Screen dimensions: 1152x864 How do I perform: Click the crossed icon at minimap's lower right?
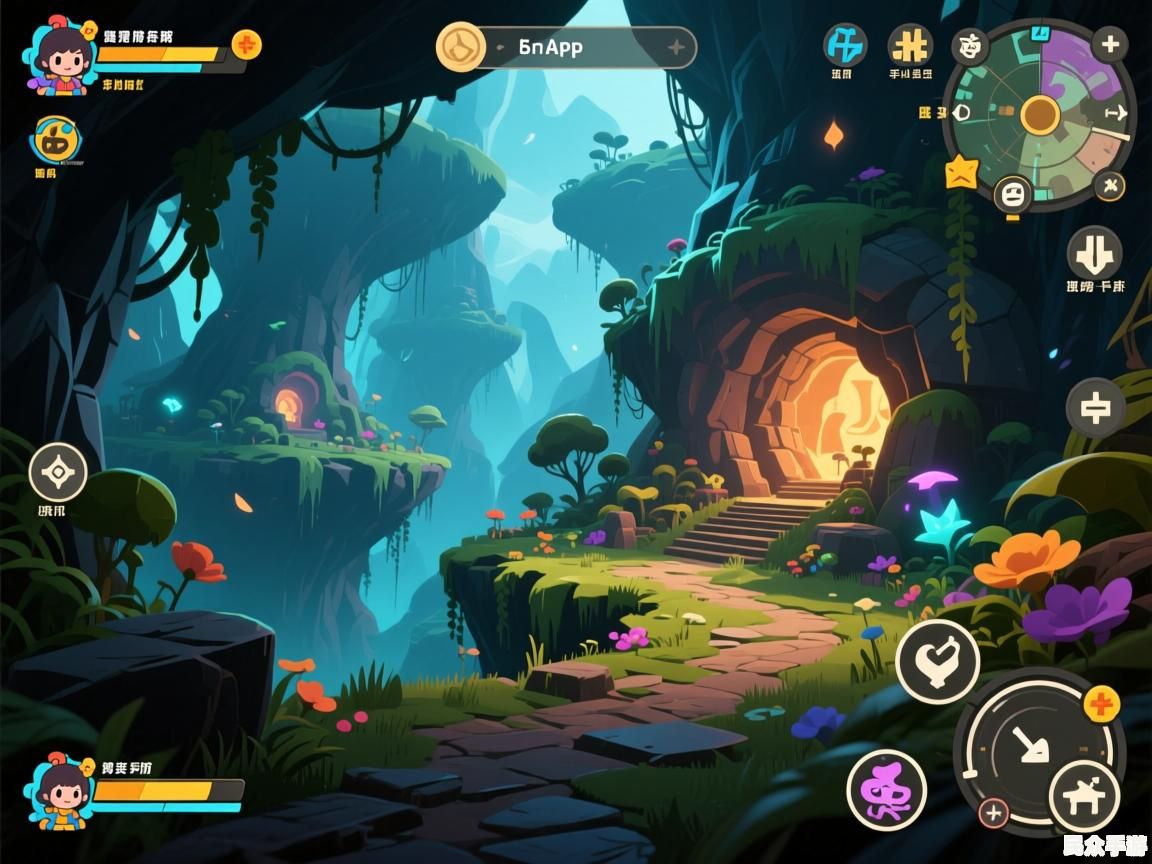coord(1109,186)
